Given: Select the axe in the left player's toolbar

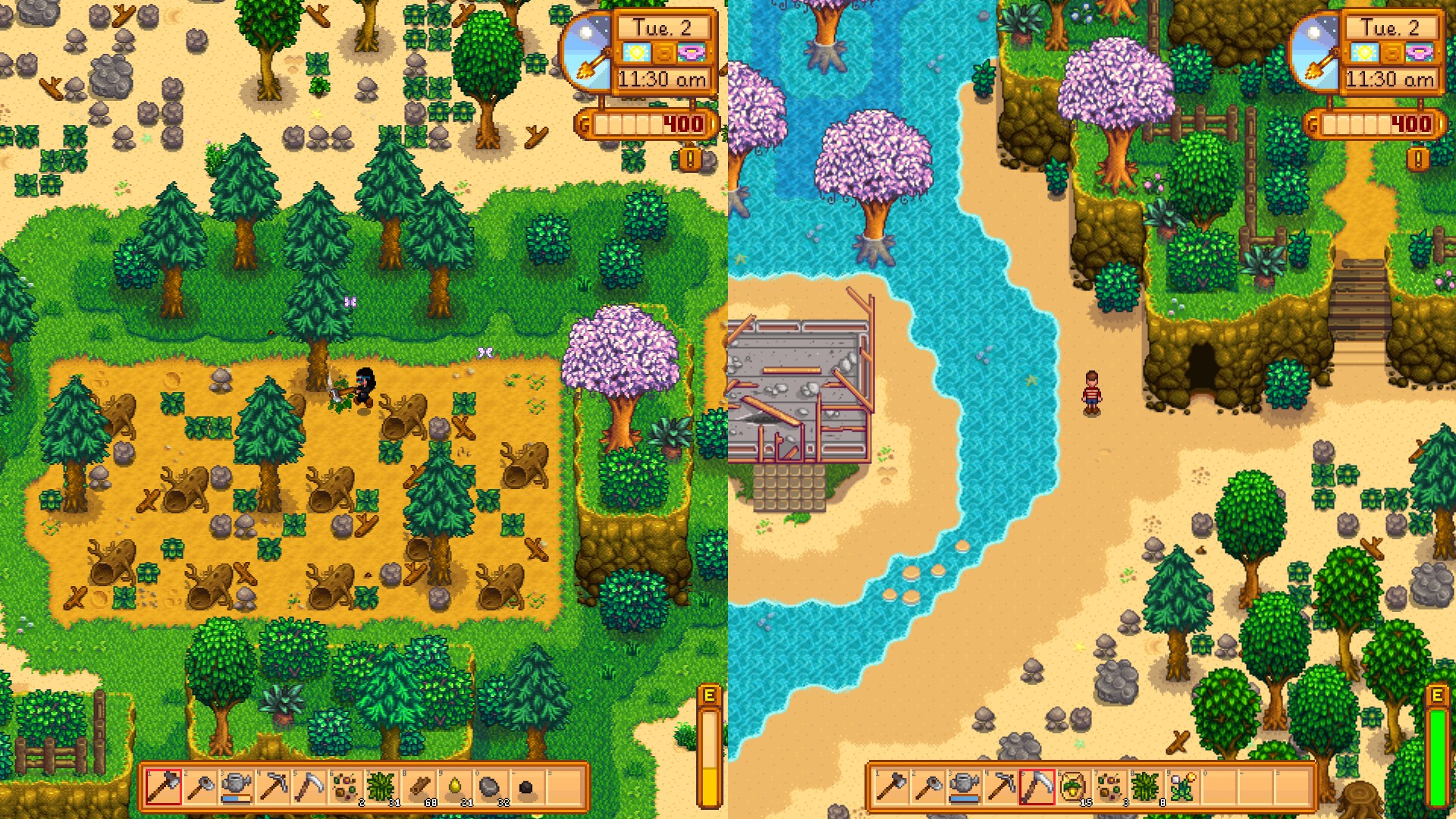Looking at the screenshot, I should pos(163,786).
